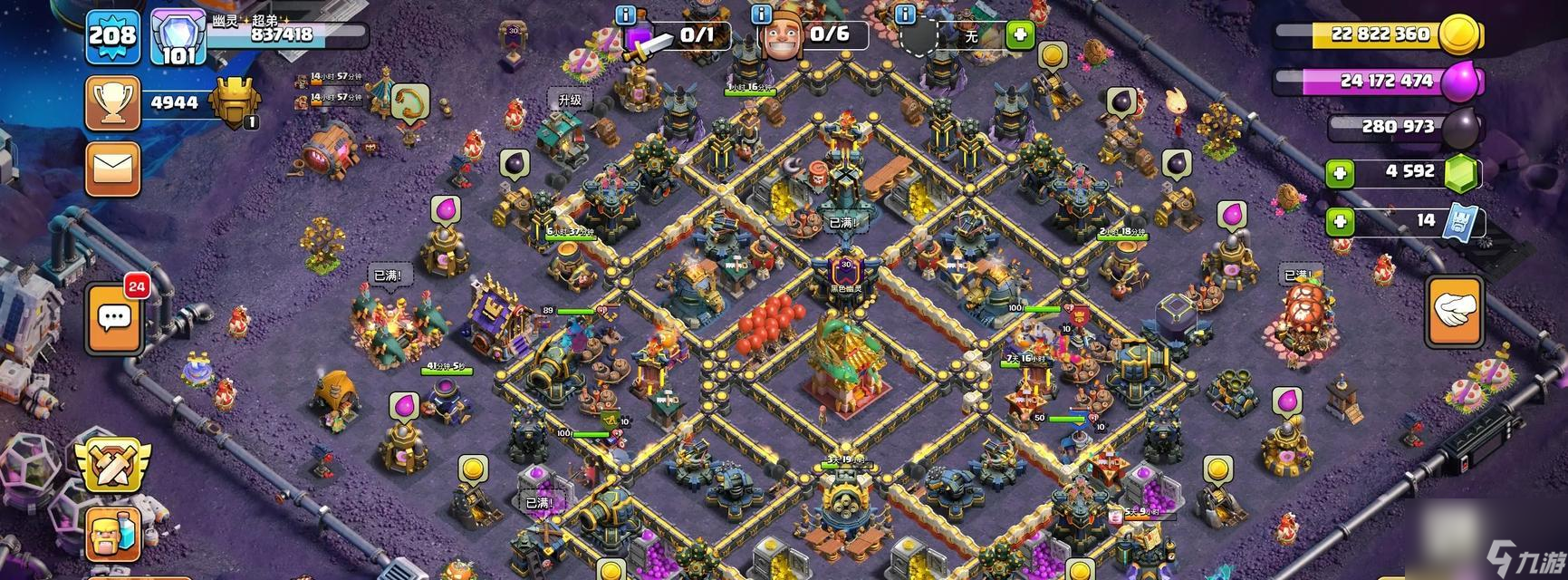Add a shield with the green plus

point(1020,35)
